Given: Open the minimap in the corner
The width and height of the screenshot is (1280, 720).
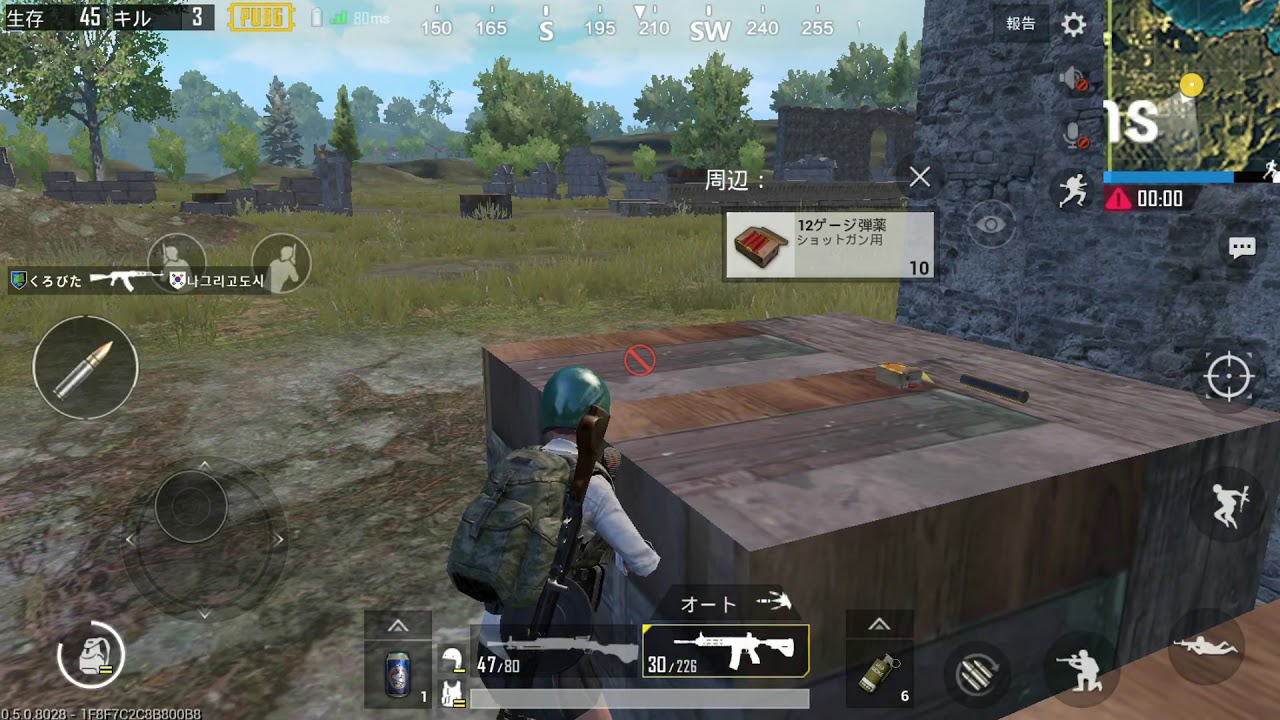Looking at the screenshot, I should [1190, 80].
